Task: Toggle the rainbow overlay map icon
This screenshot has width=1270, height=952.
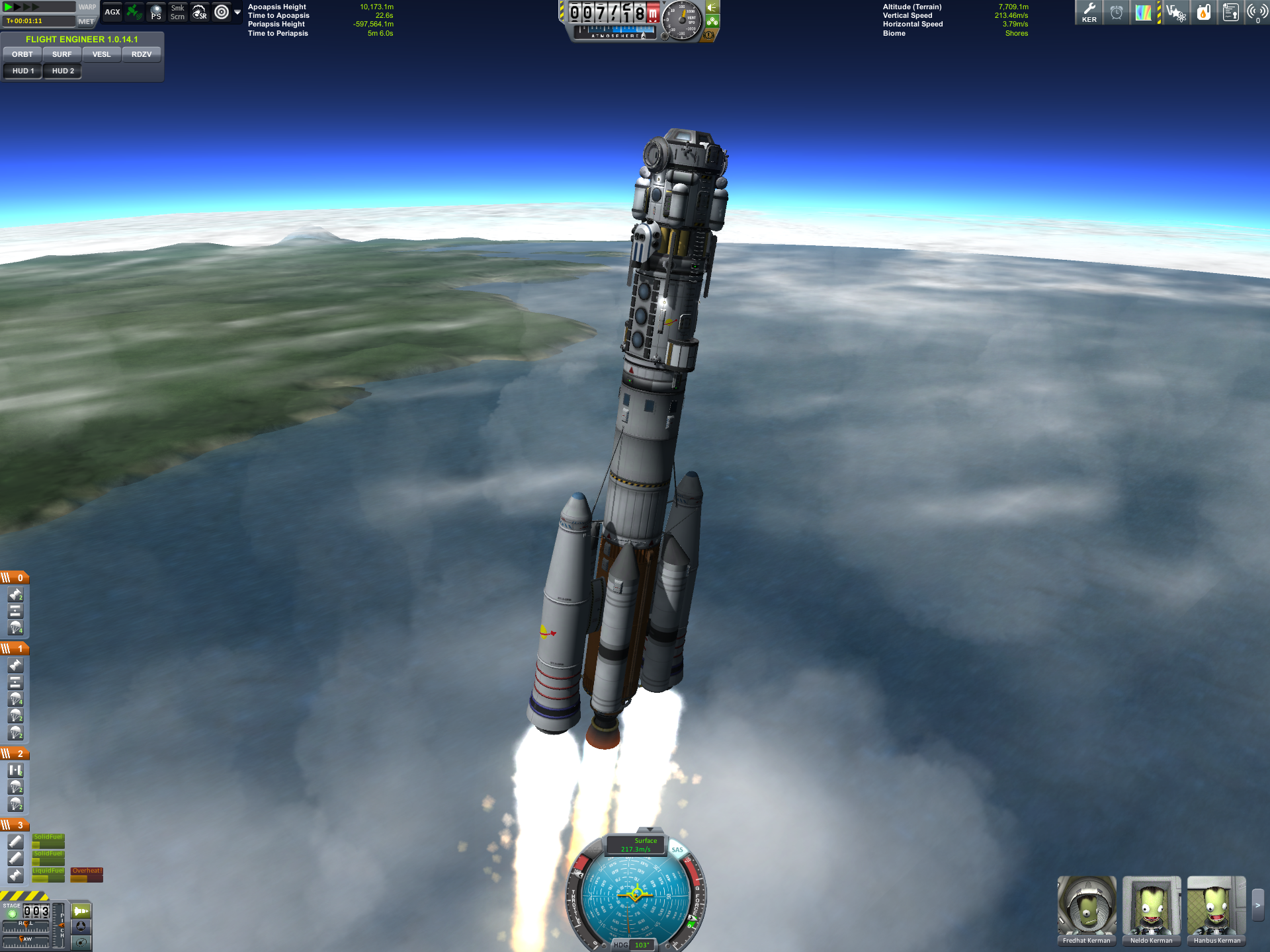Action: pos(1143,12)
